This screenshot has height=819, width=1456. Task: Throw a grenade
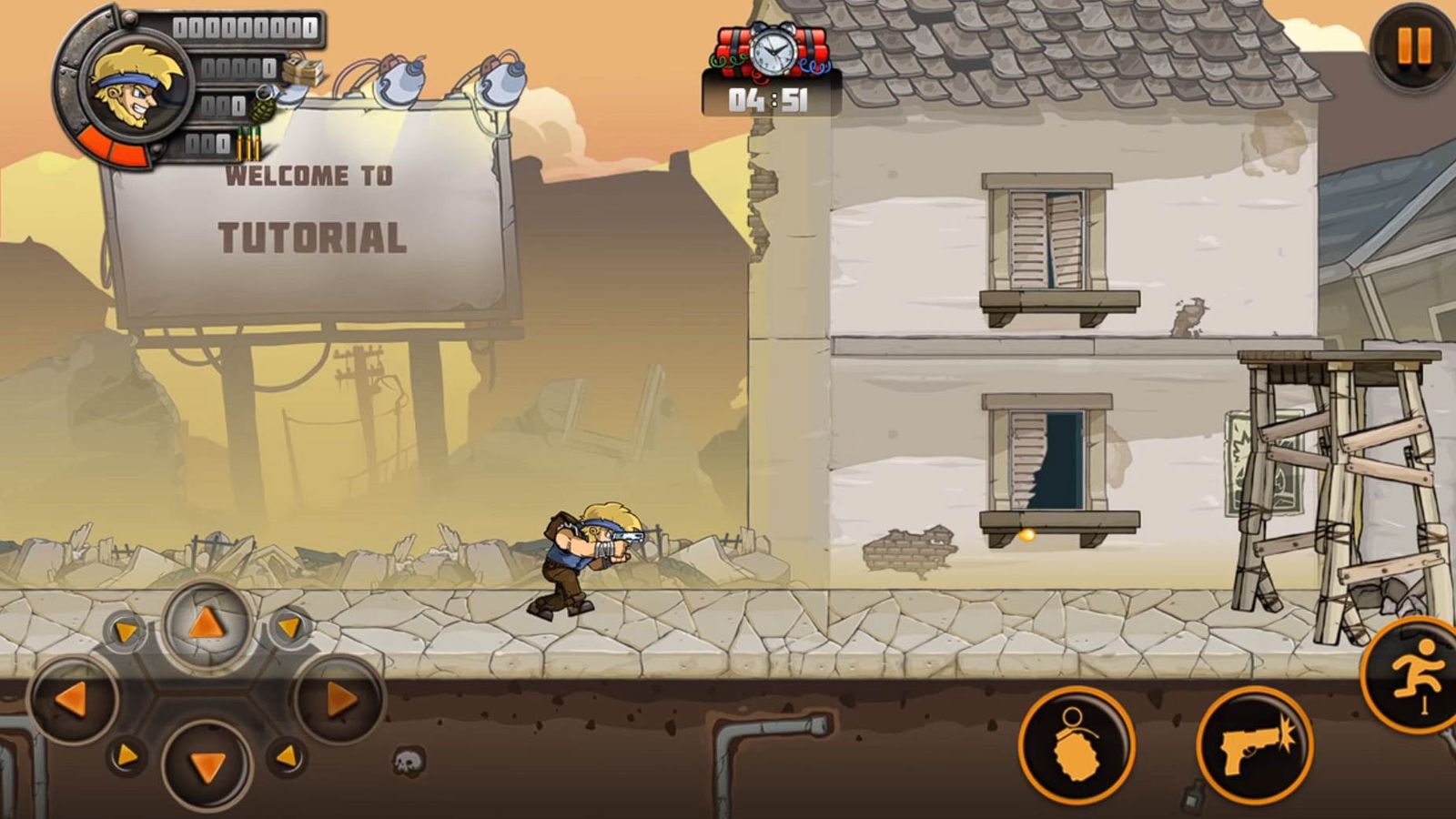1077,744
